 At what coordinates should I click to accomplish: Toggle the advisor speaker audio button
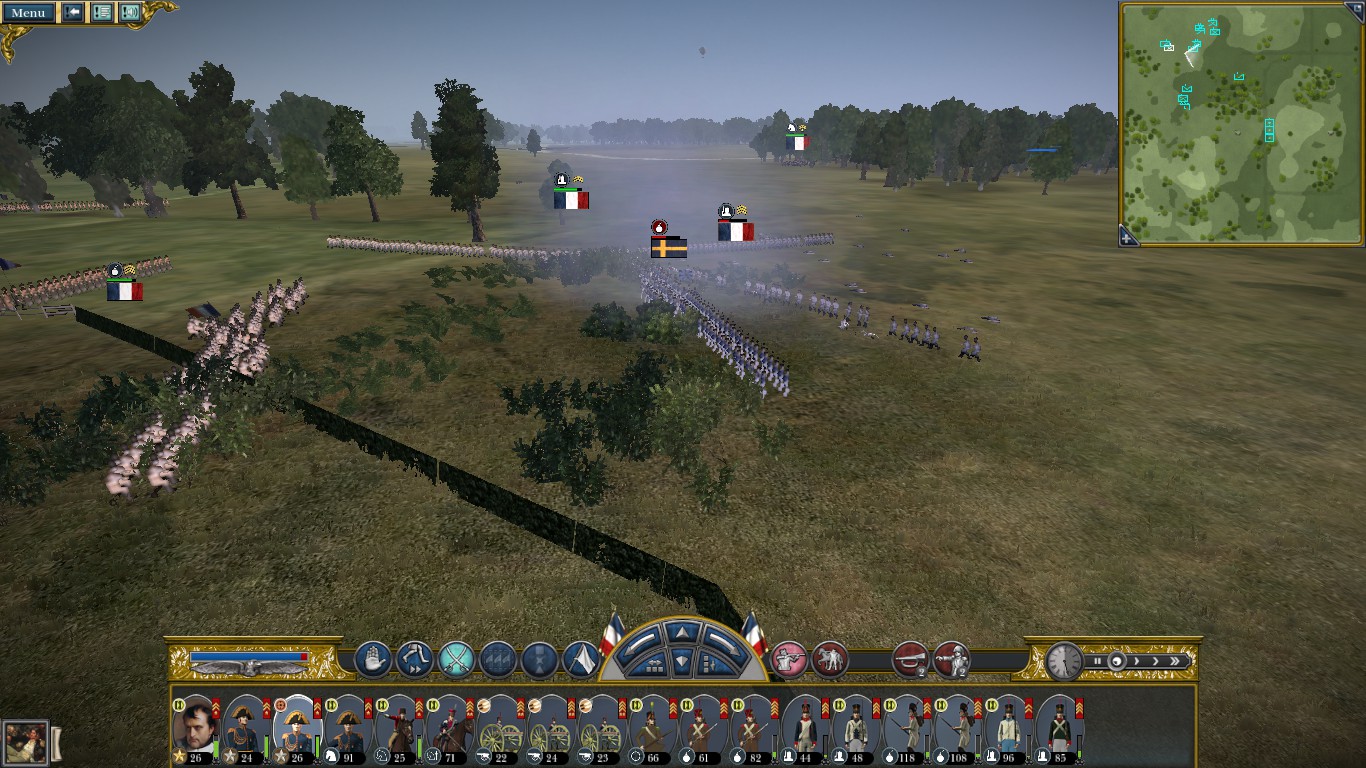(130, 13)
